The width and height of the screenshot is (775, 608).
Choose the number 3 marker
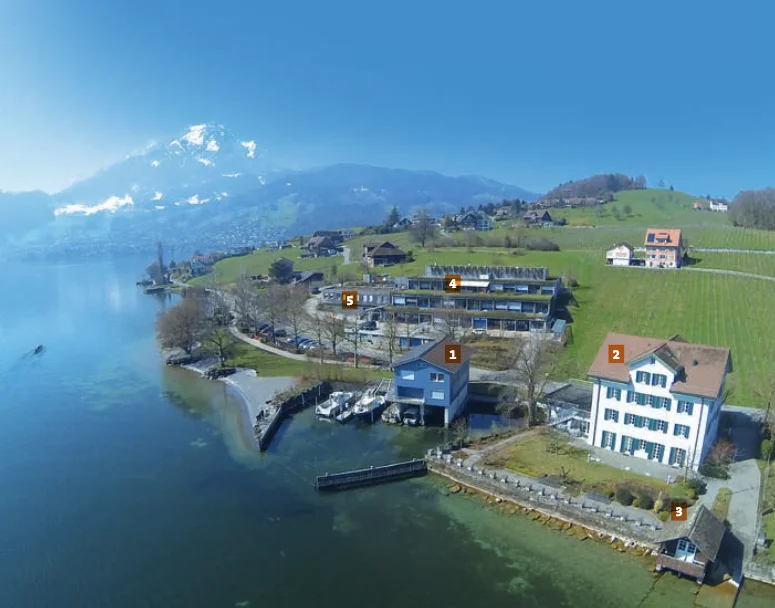click(678, 512)
